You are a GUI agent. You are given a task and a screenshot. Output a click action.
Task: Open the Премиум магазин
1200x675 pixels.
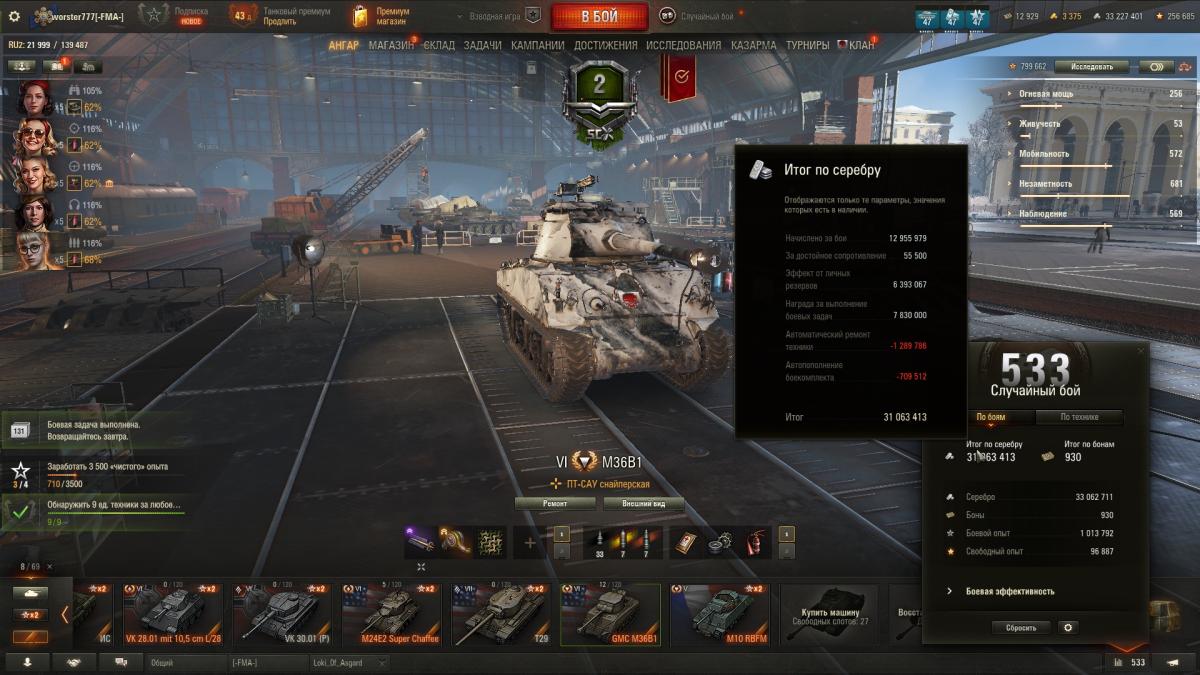point(382,16)
